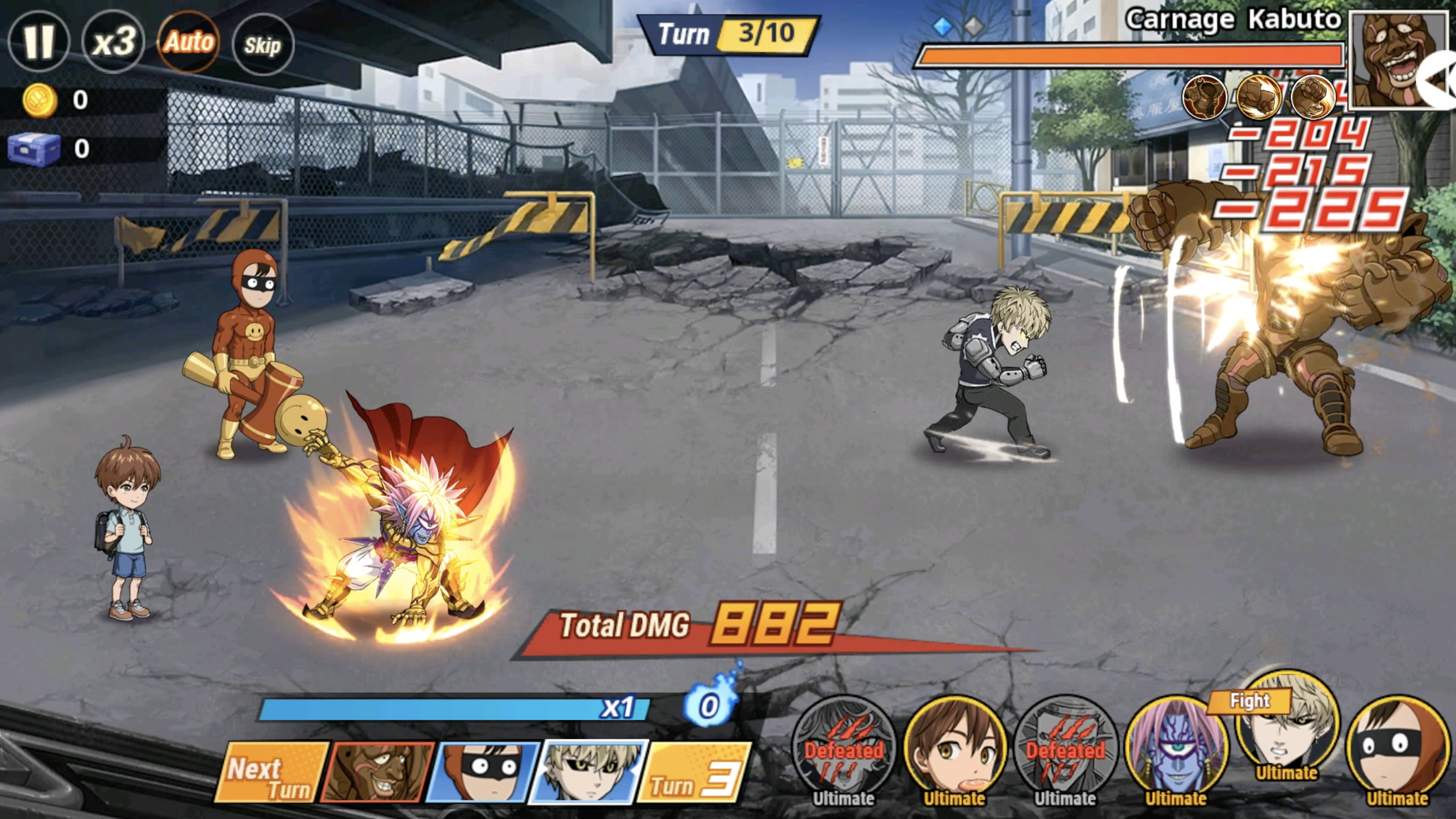This screenshot has height=819, width=1456.
Task: Pause the battle
Action: [39, 41]
